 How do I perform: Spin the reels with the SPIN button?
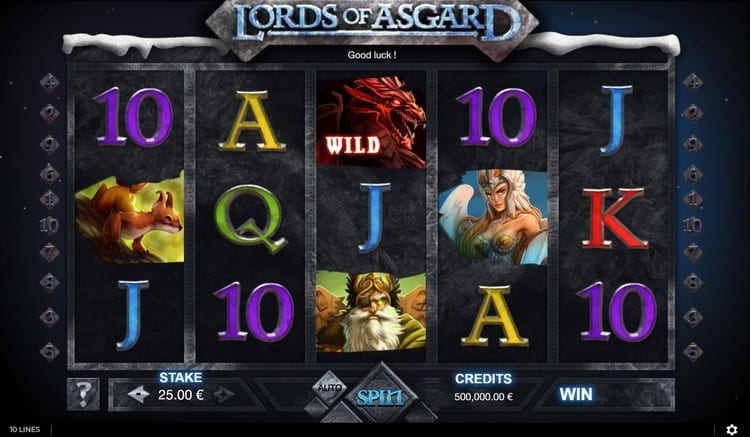coord(380,398)
